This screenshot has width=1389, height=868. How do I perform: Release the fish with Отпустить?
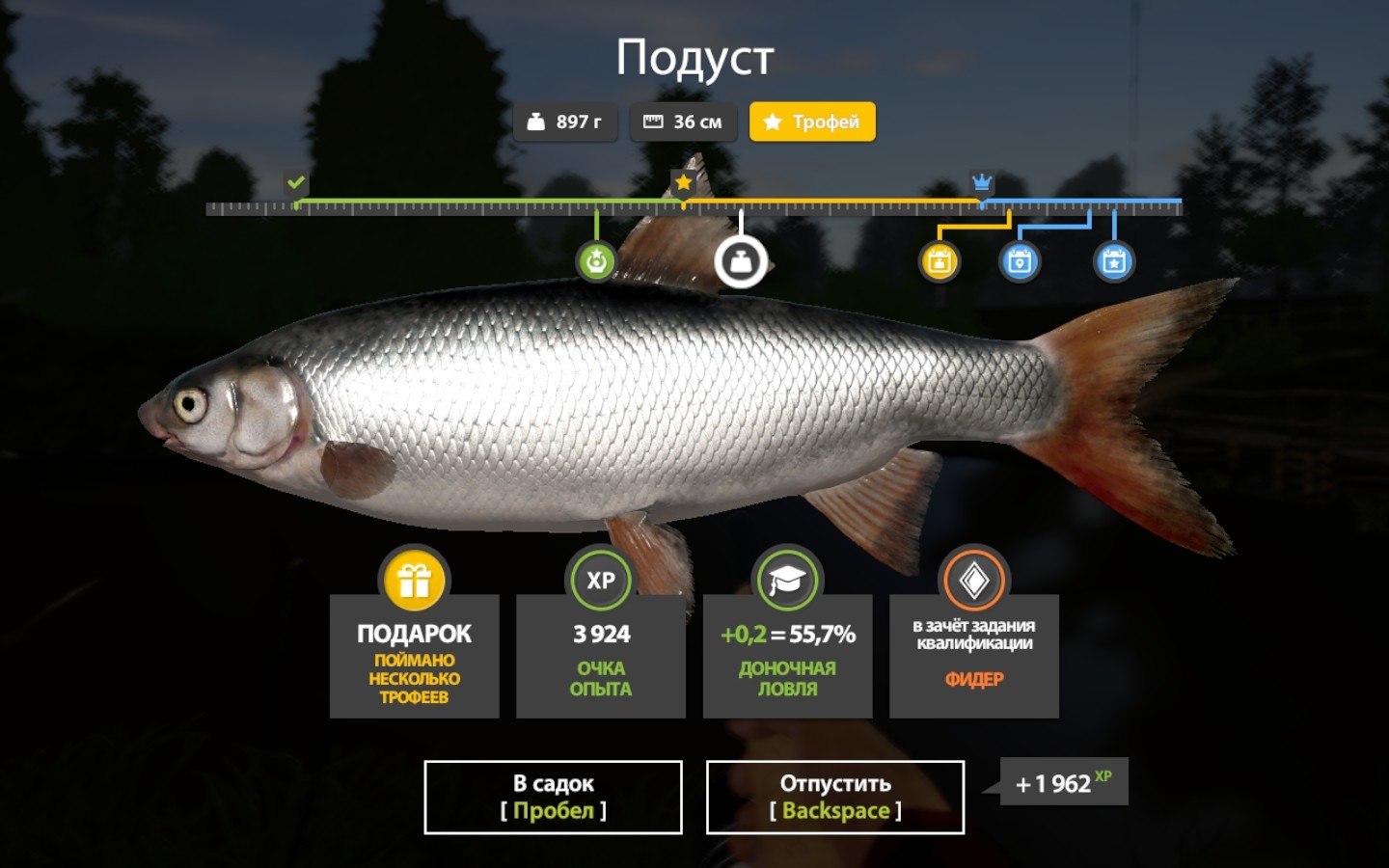[835, 797]
